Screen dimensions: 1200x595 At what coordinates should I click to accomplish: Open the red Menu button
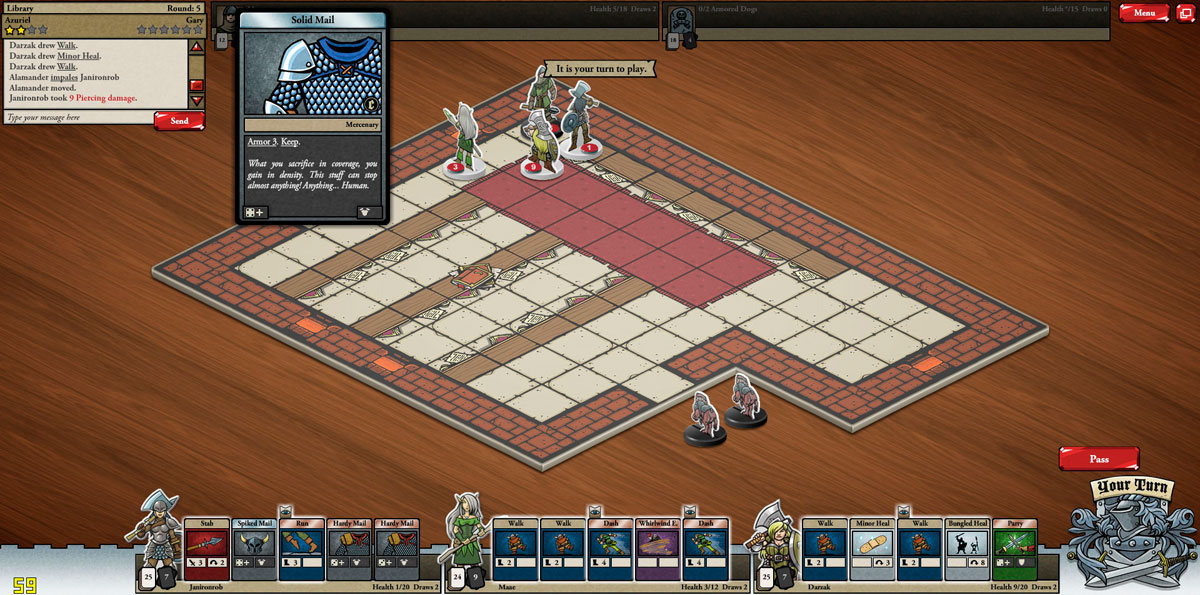[x=1144, y=13]
